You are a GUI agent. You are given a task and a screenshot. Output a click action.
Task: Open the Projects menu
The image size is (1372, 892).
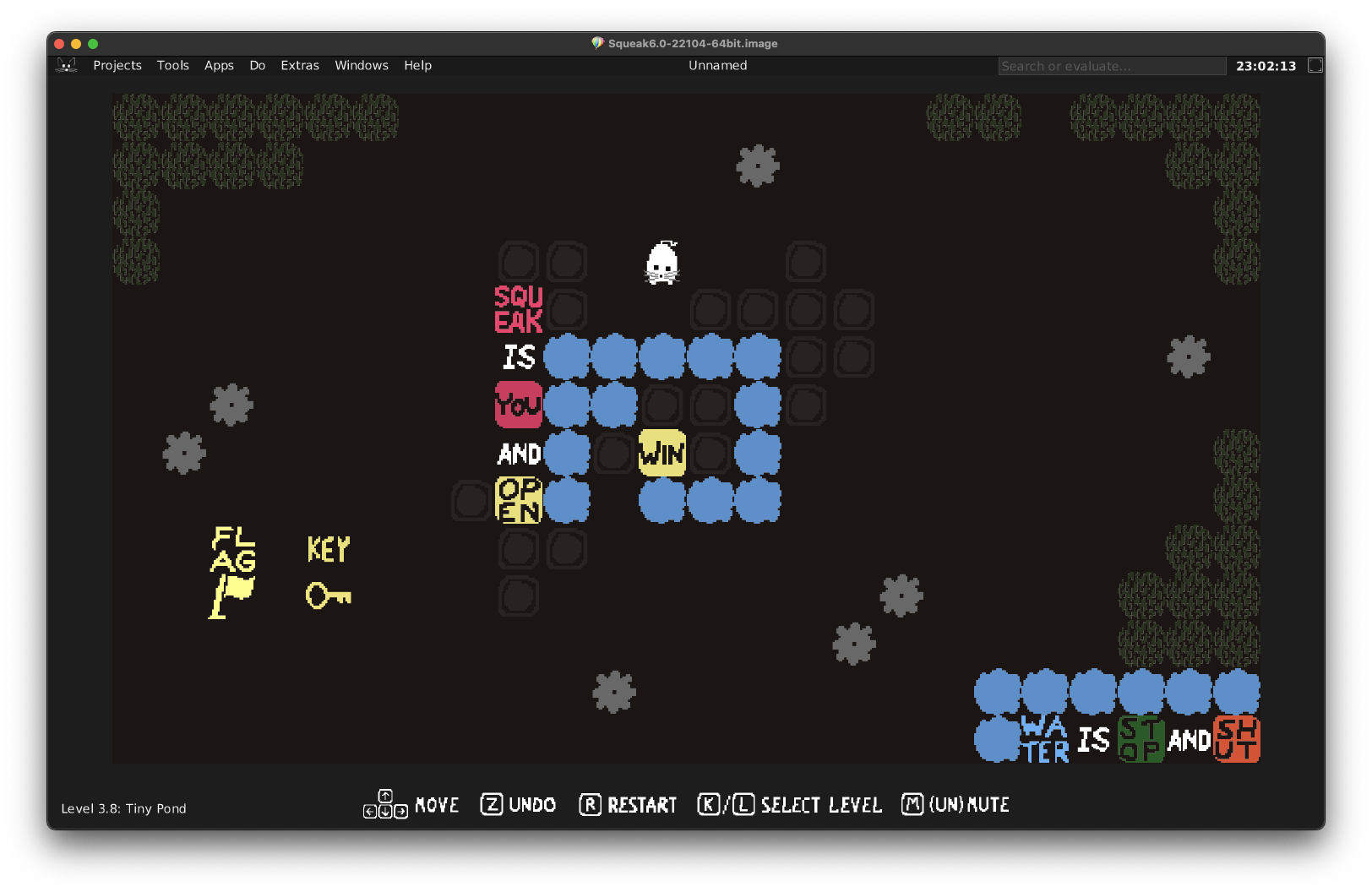(x=117, y=66)
